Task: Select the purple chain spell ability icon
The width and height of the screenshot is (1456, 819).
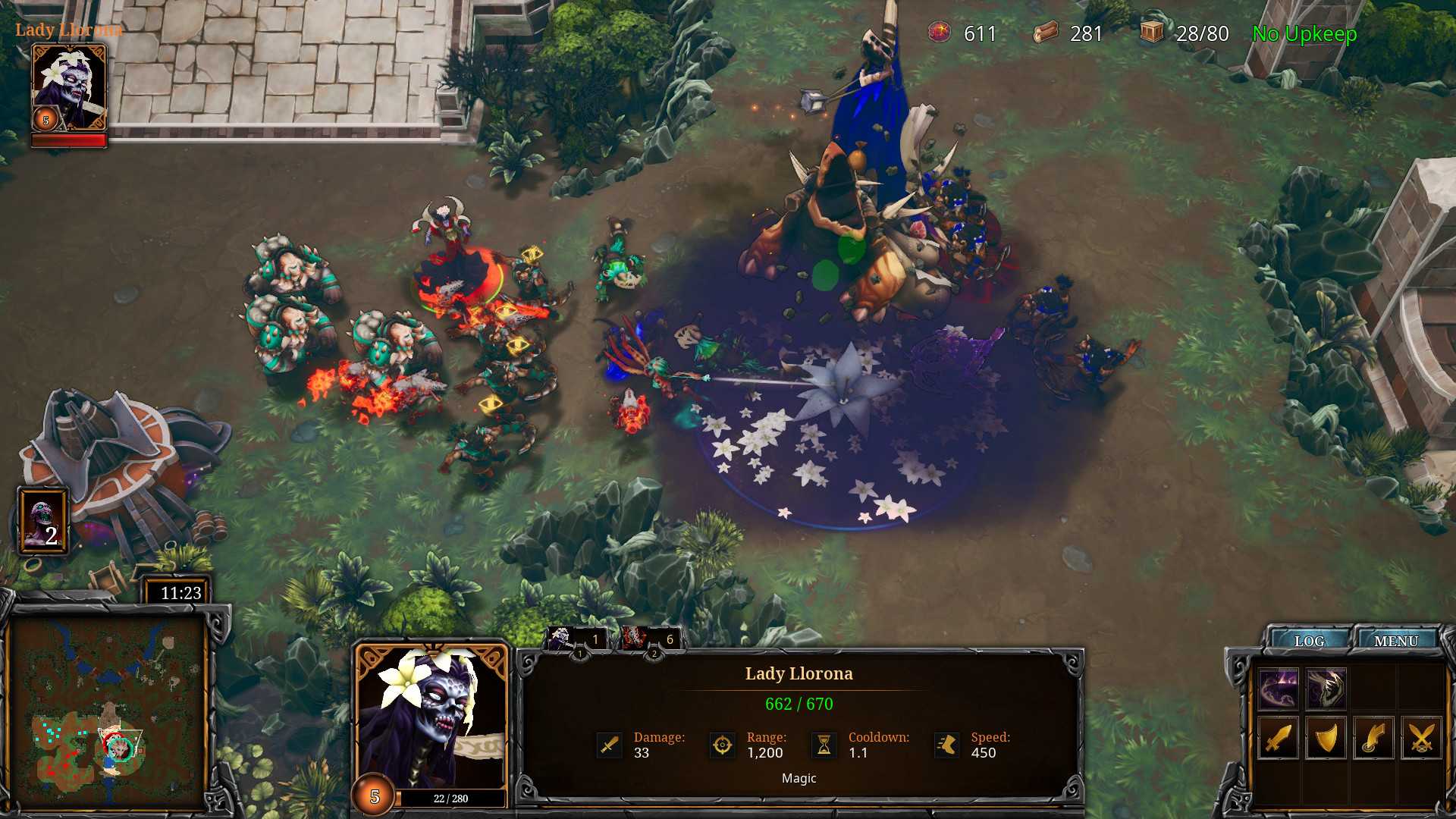Action: 1278,689
